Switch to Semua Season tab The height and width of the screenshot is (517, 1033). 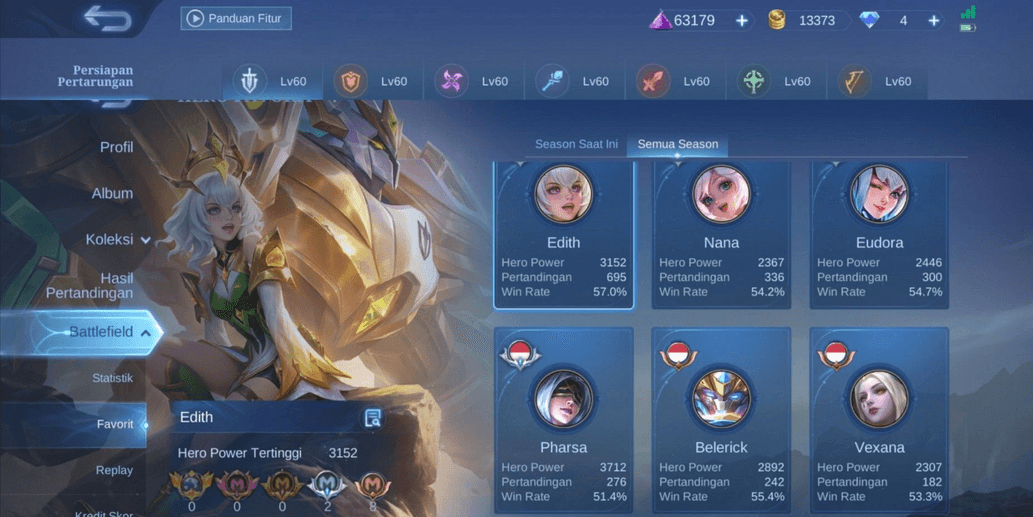pyautogui.click(x=678, y=144)
